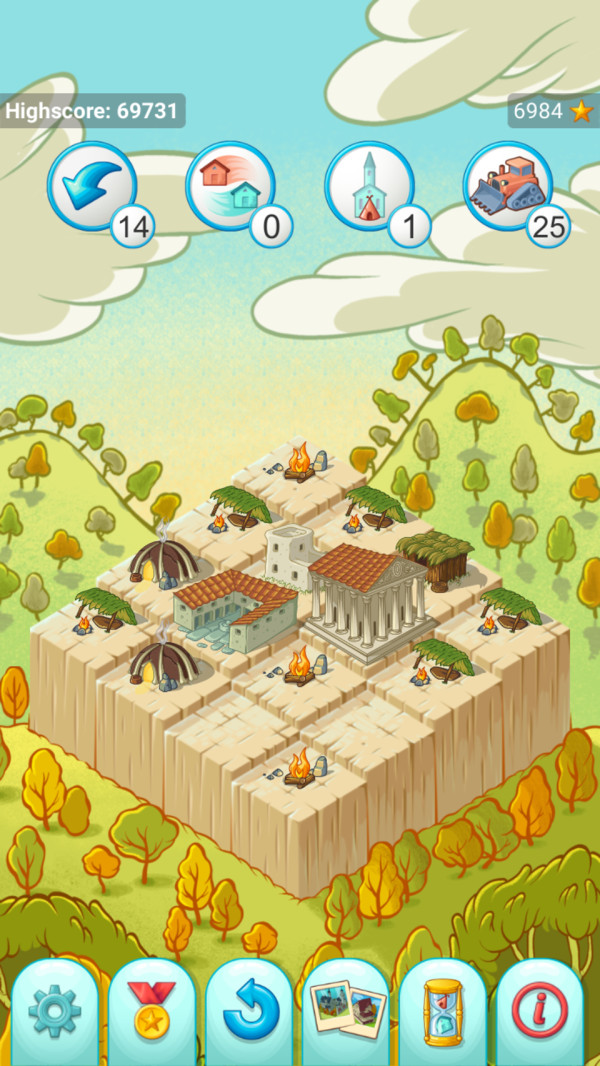Restart with the circular arrow button
Screen dimensions: 600x1066
(x=249, y=1012)
